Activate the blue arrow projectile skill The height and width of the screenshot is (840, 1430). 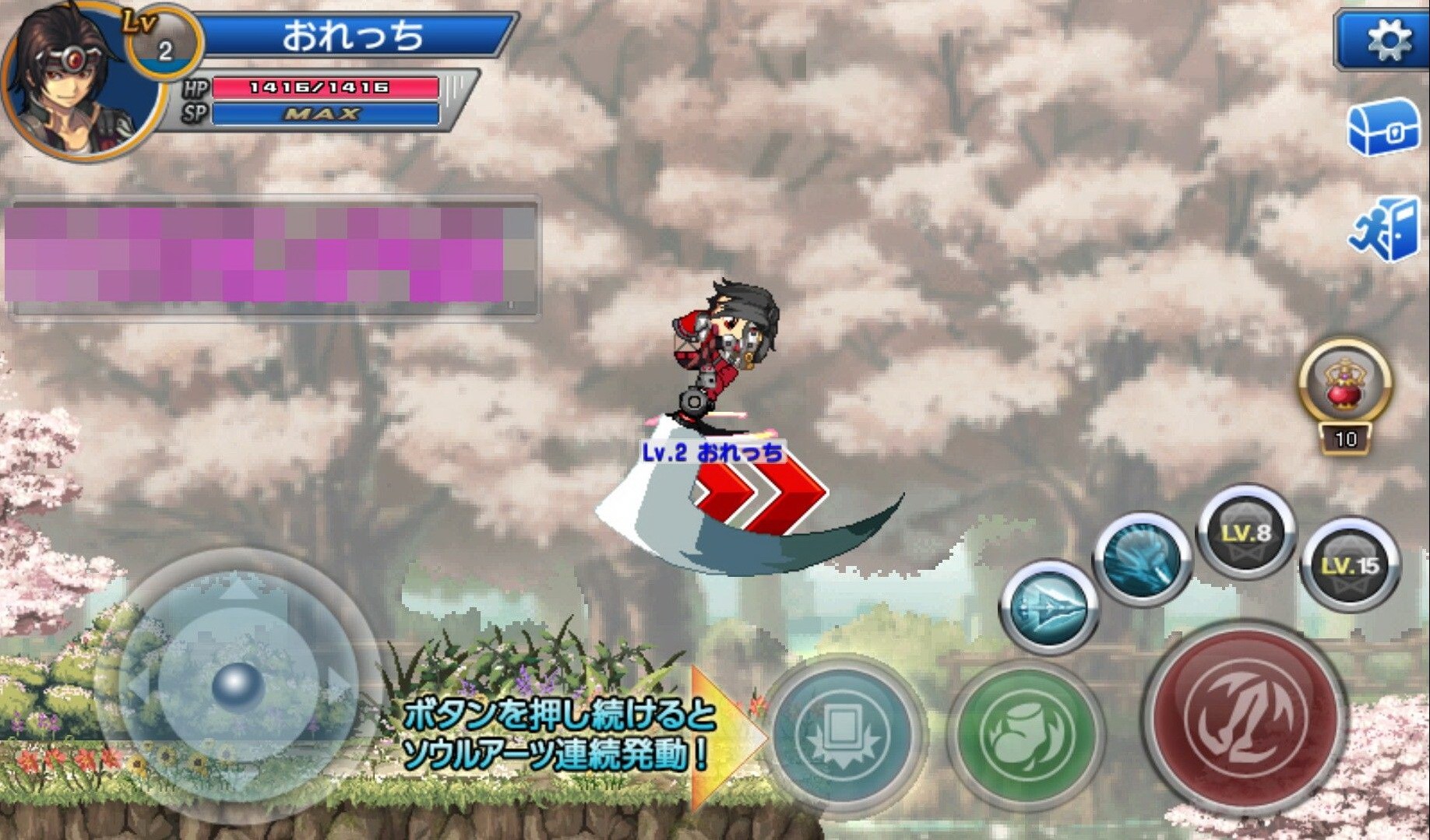(1047, 609)
